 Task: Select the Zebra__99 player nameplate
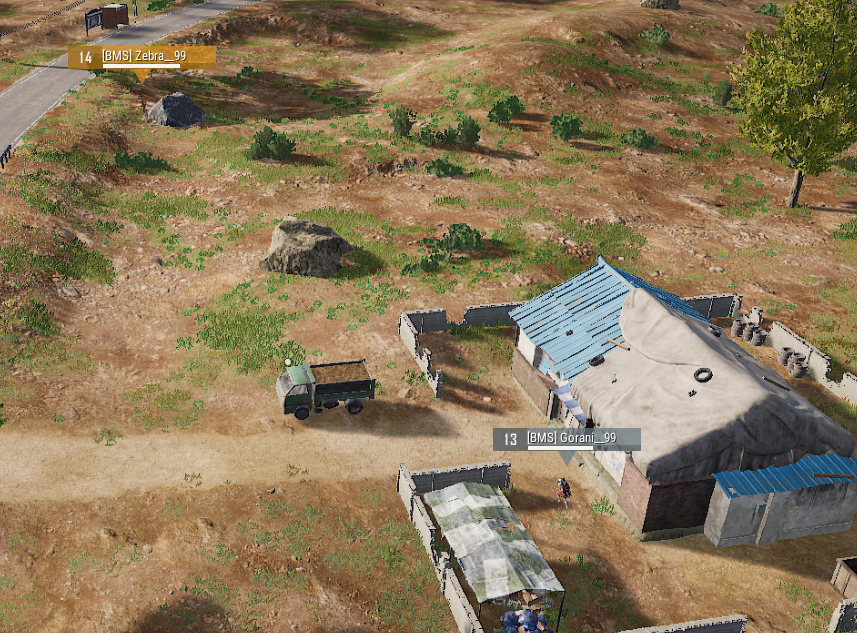(142, 57)
